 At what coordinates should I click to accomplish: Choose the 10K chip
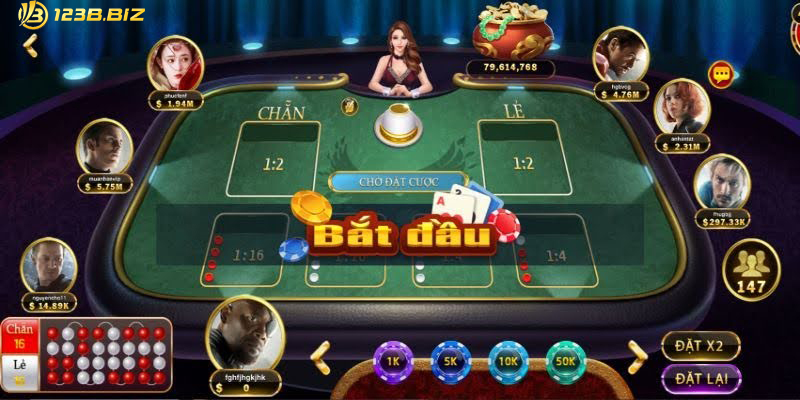[508, 357]
